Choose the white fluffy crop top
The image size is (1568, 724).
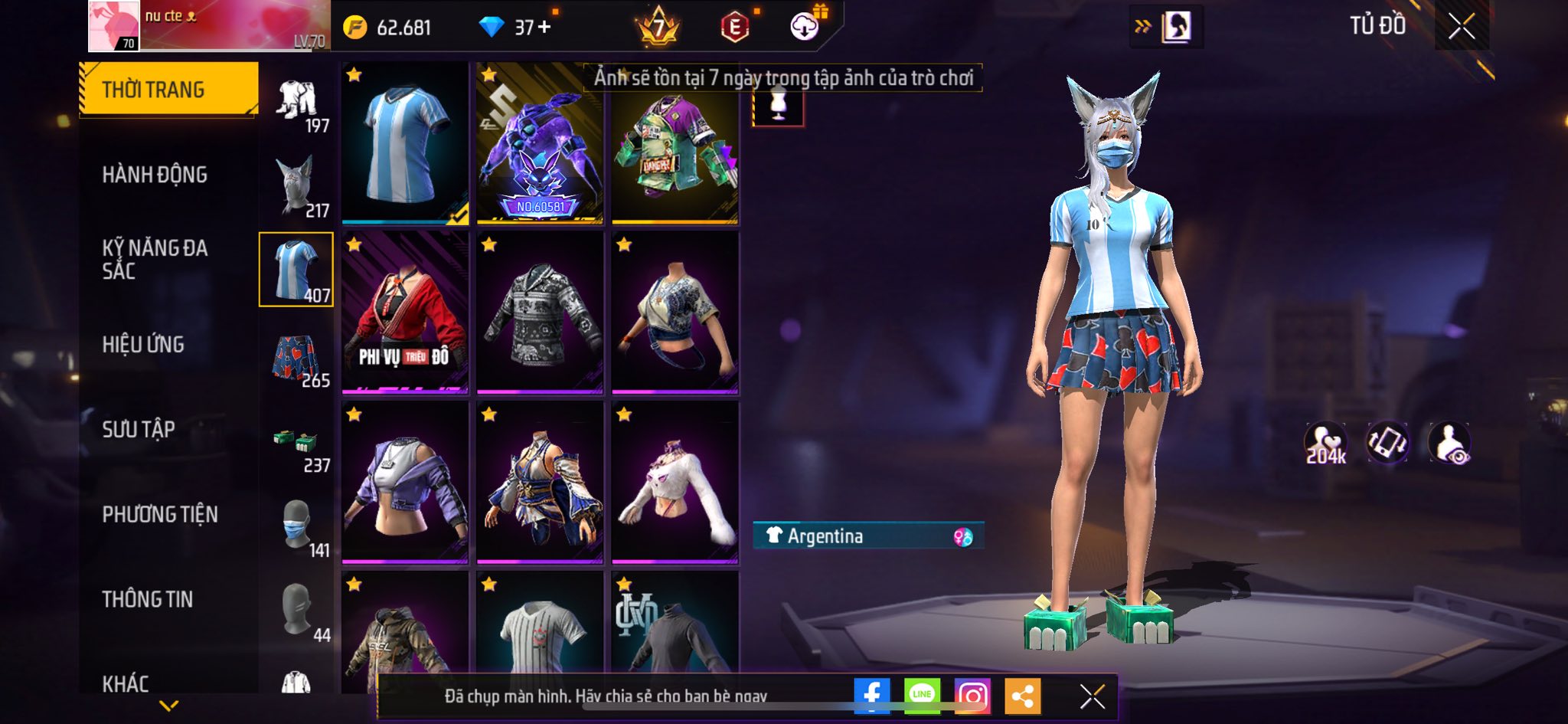pyautogui.click(x=675, y=483)
